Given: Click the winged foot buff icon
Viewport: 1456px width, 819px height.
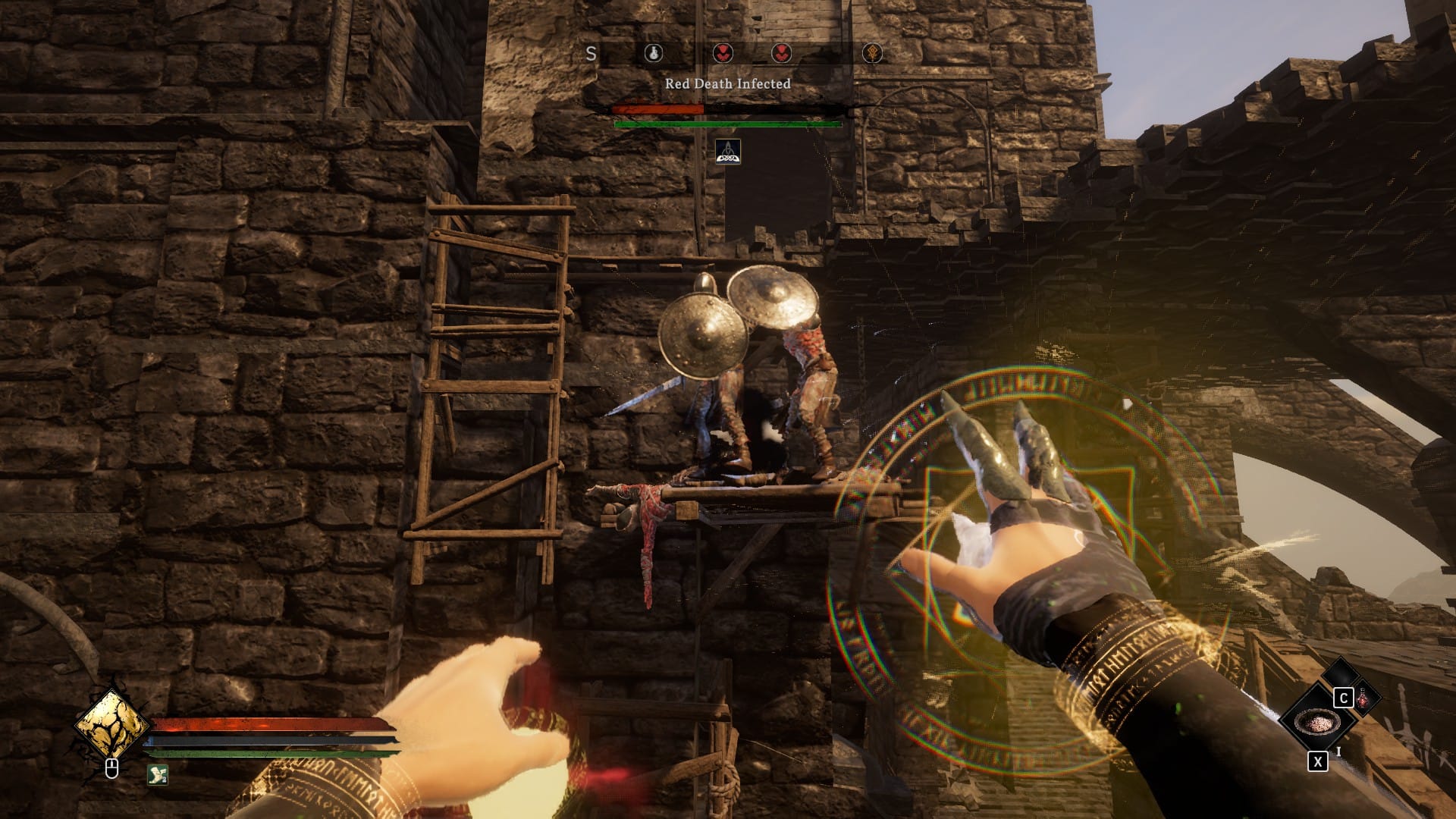Looking at the screenshot, I should click(x=158, y=774).
